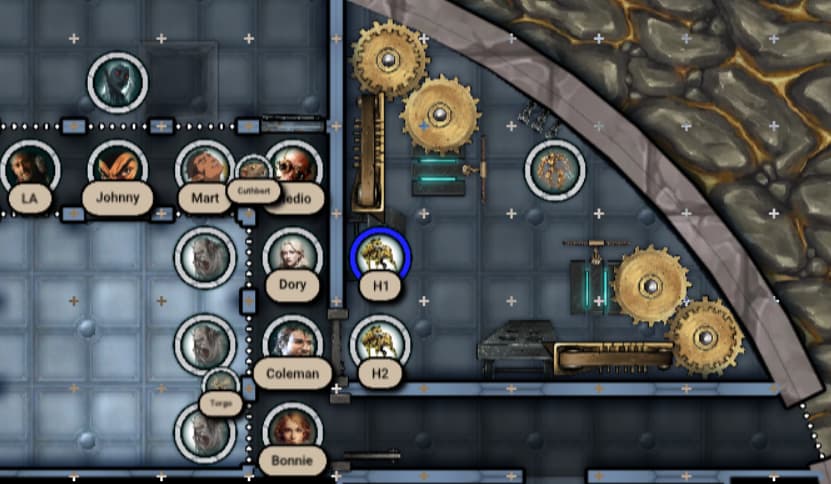The height and width of the screenshot is (484, 831).
Task: Pick the small Cuthbert token
Action: (253, 171)
